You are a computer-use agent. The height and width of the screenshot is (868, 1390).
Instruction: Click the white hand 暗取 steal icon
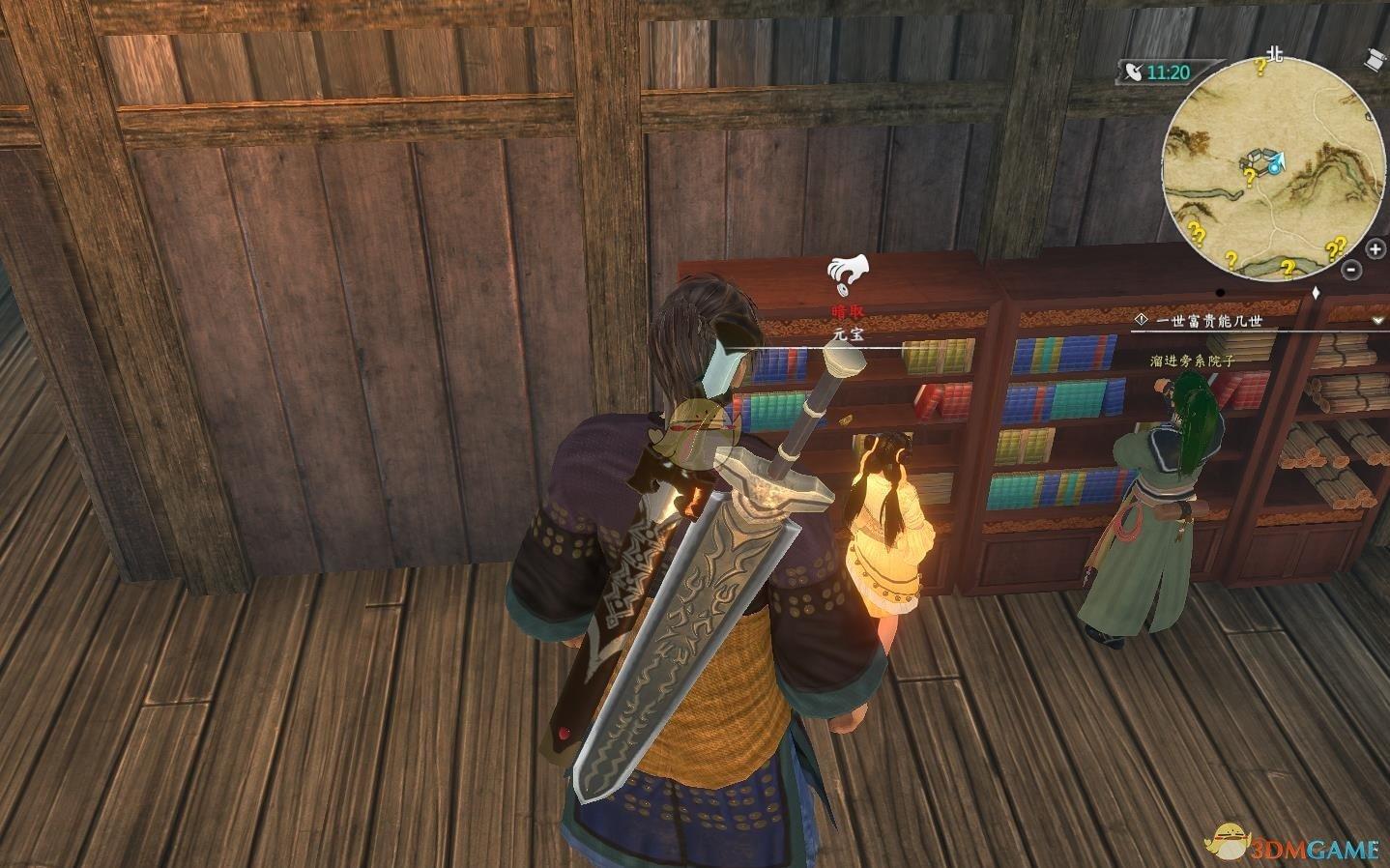point(848,273)
